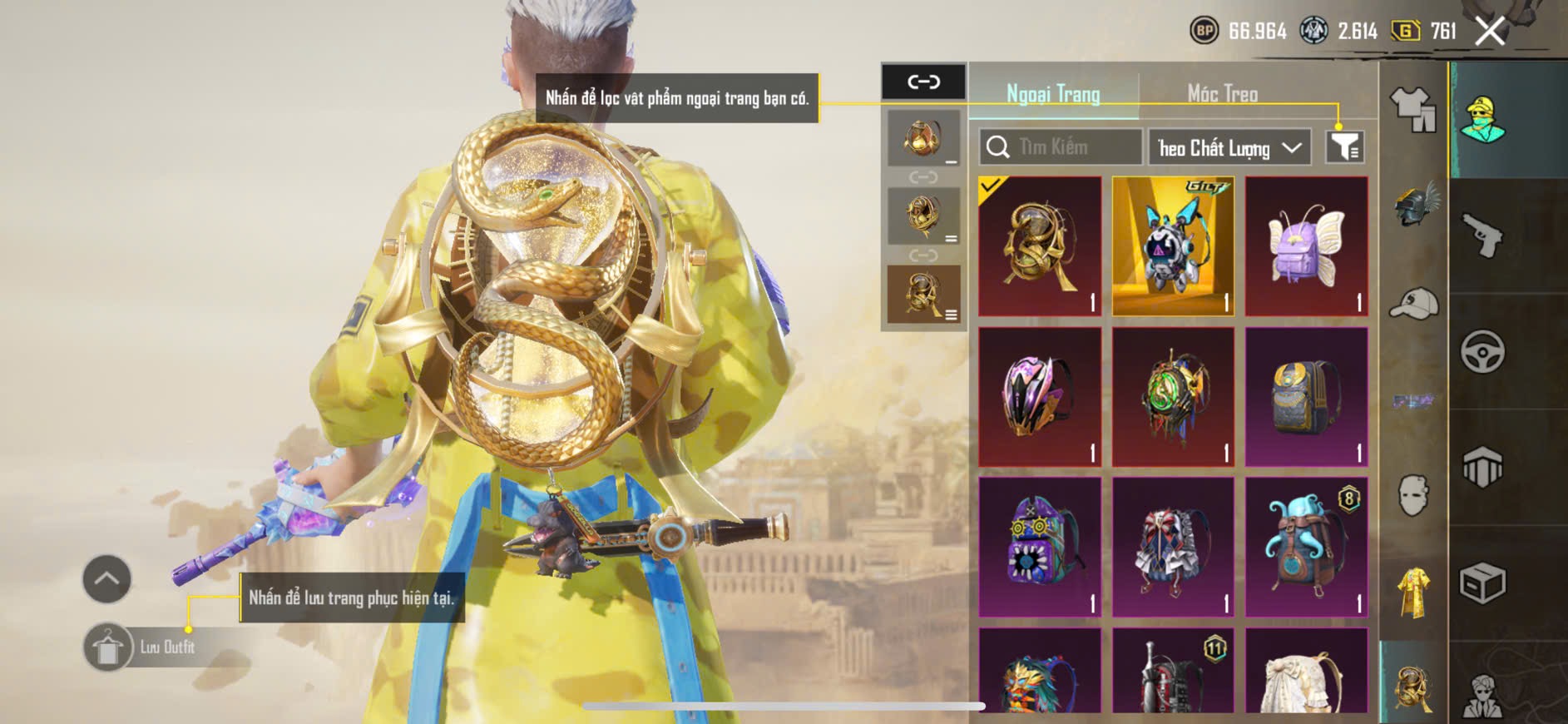Open the cap headwear category
Screen dimensions: 1568x724
1413,304
